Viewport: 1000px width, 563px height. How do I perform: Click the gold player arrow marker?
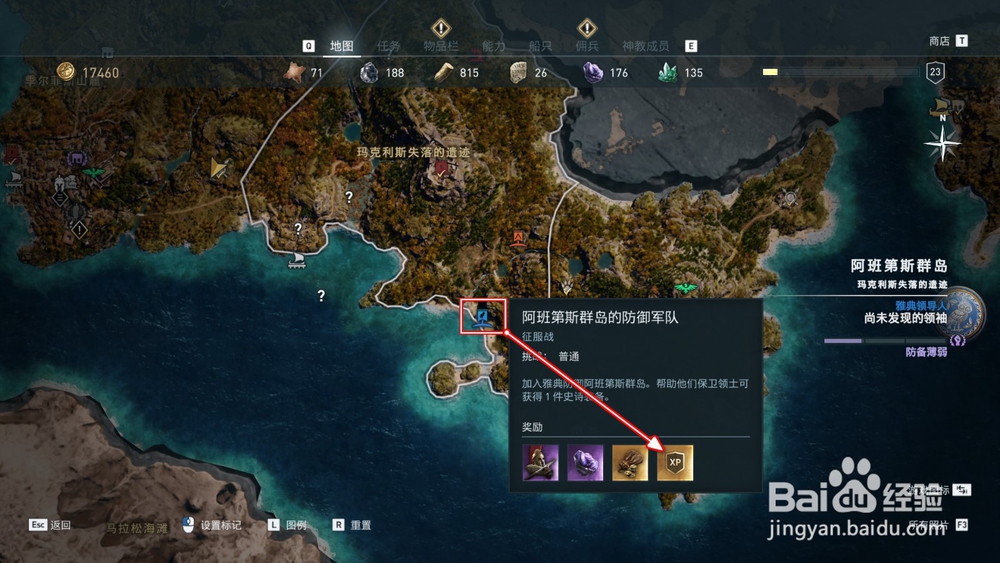[x=218, y=169]
